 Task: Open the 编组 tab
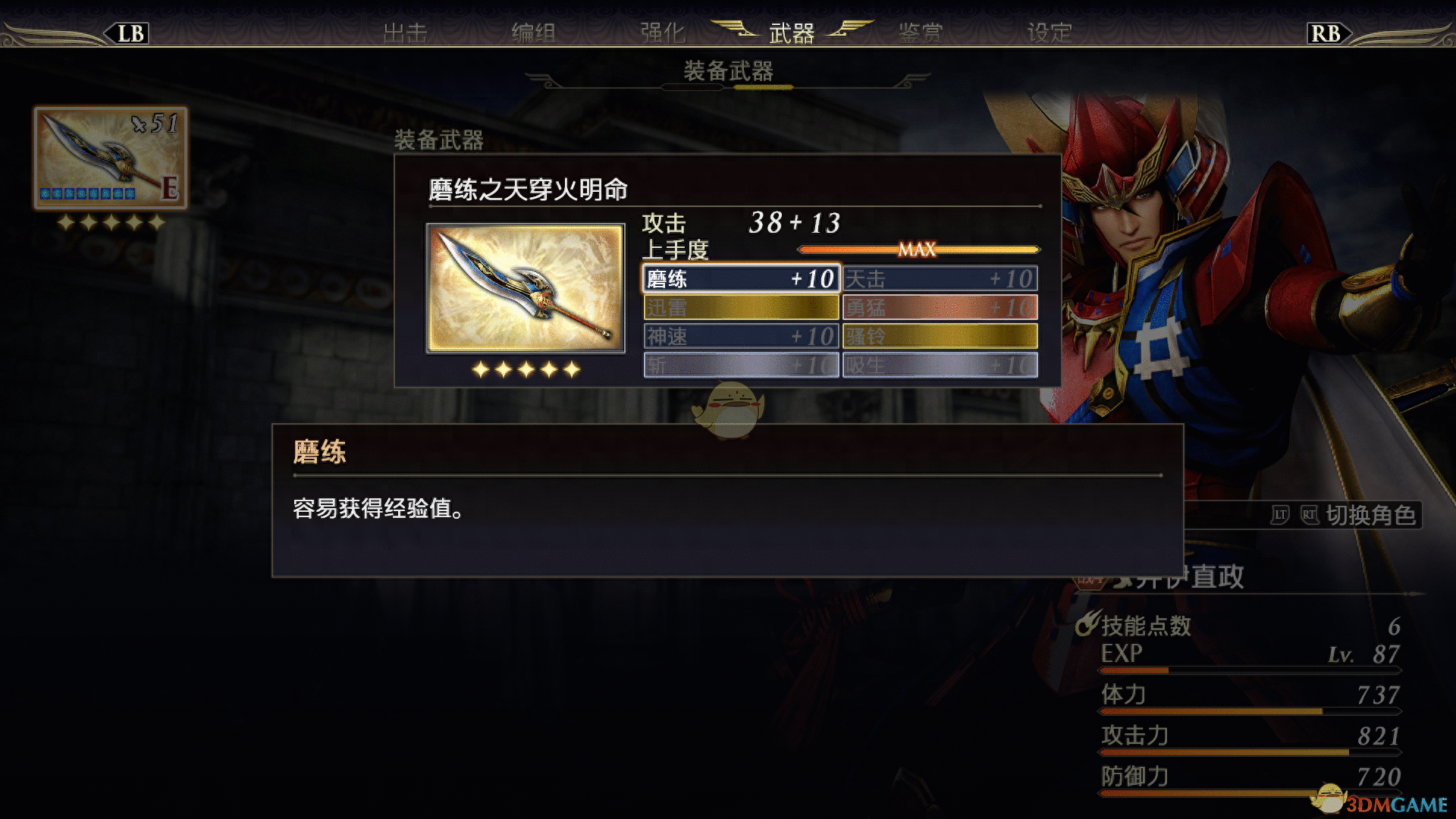(533, 33)
